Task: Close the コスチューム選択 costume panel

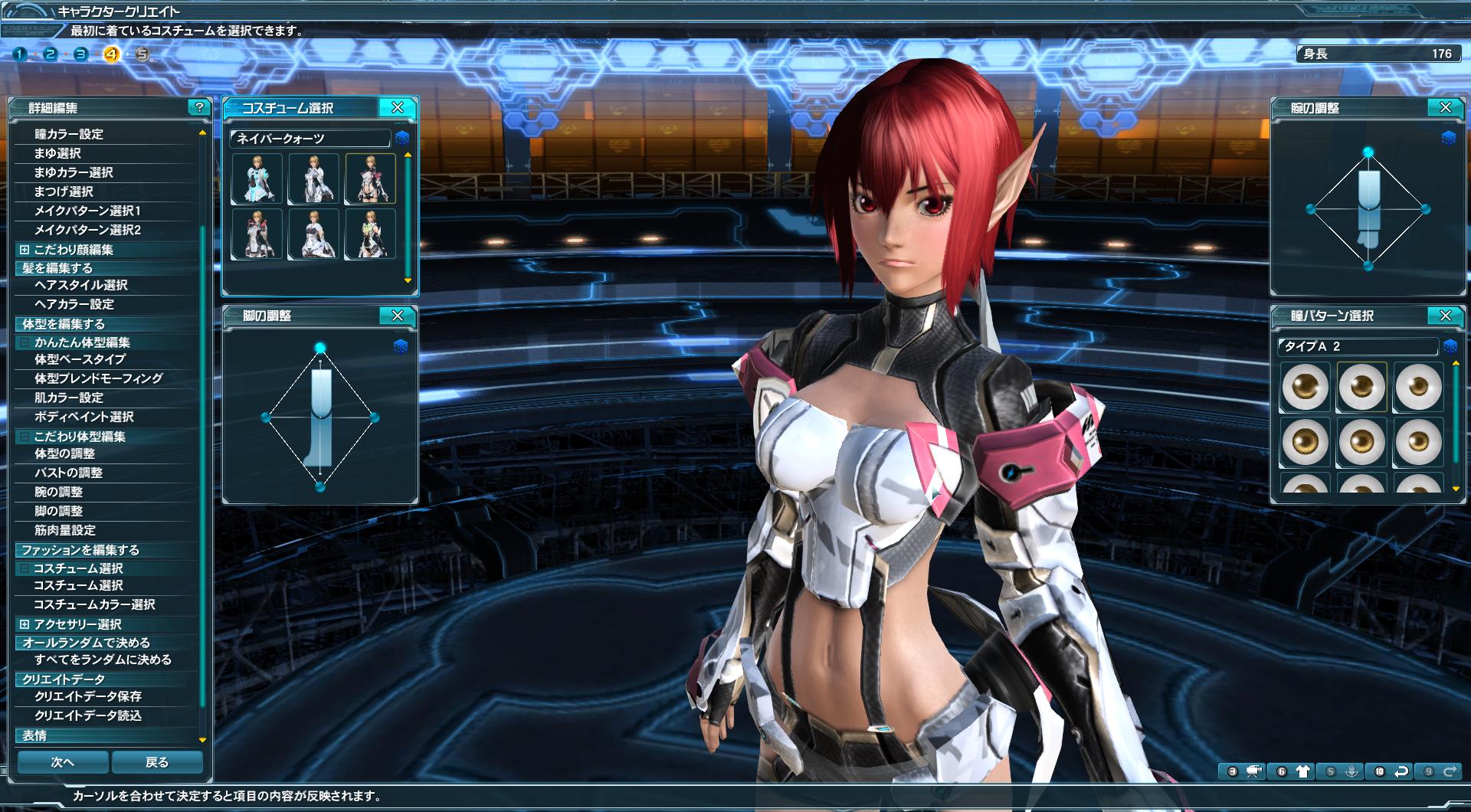Action: [x=397, y=108]
